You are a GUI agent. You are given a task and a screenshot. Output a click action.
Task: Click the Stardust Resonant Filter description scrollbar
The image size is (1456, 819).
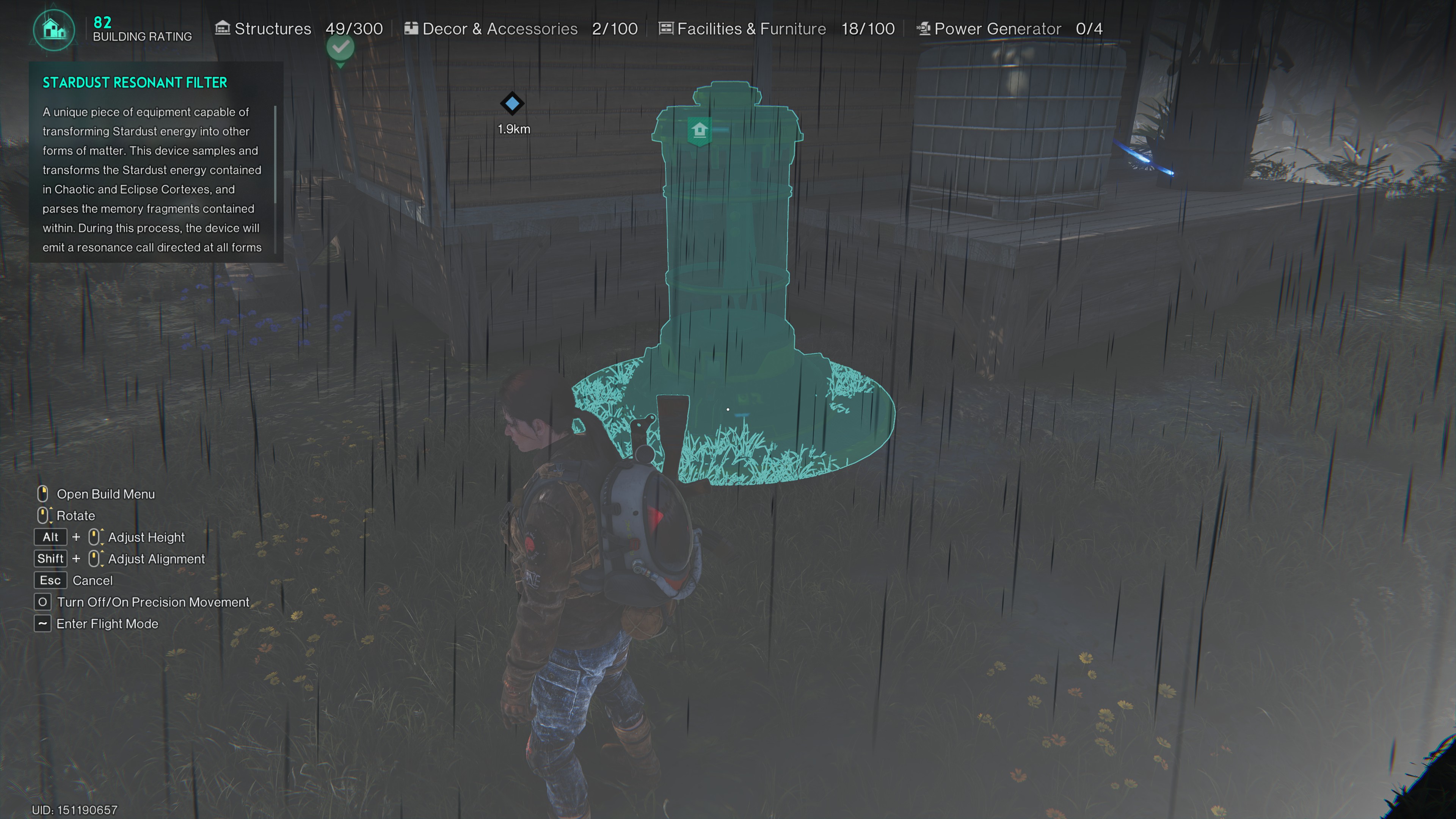pyautogui.click(x=275, y=154)
